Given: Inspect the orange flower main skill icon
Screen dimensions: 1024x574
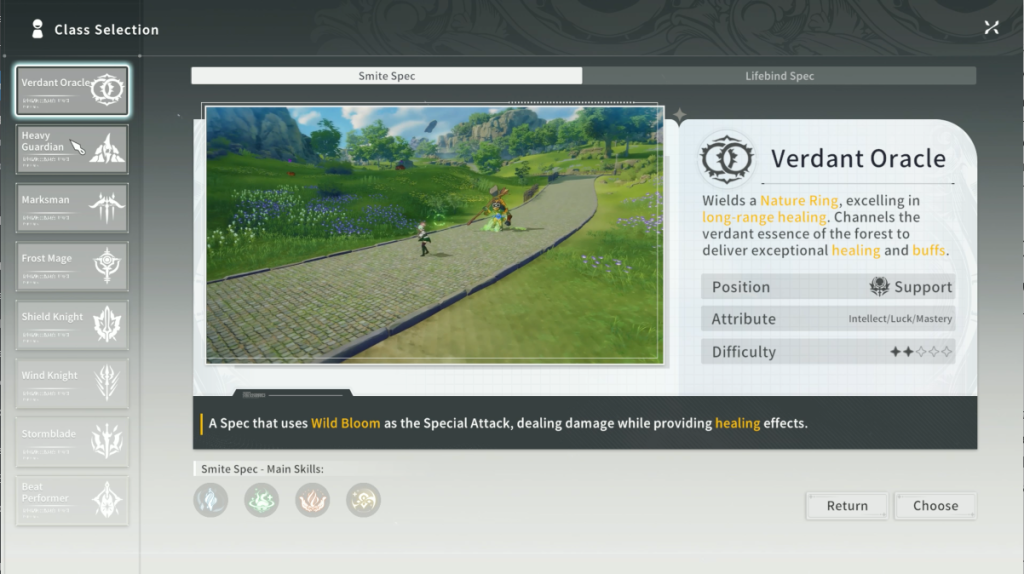Looking at the screenshot, I should tap(313, 499).
